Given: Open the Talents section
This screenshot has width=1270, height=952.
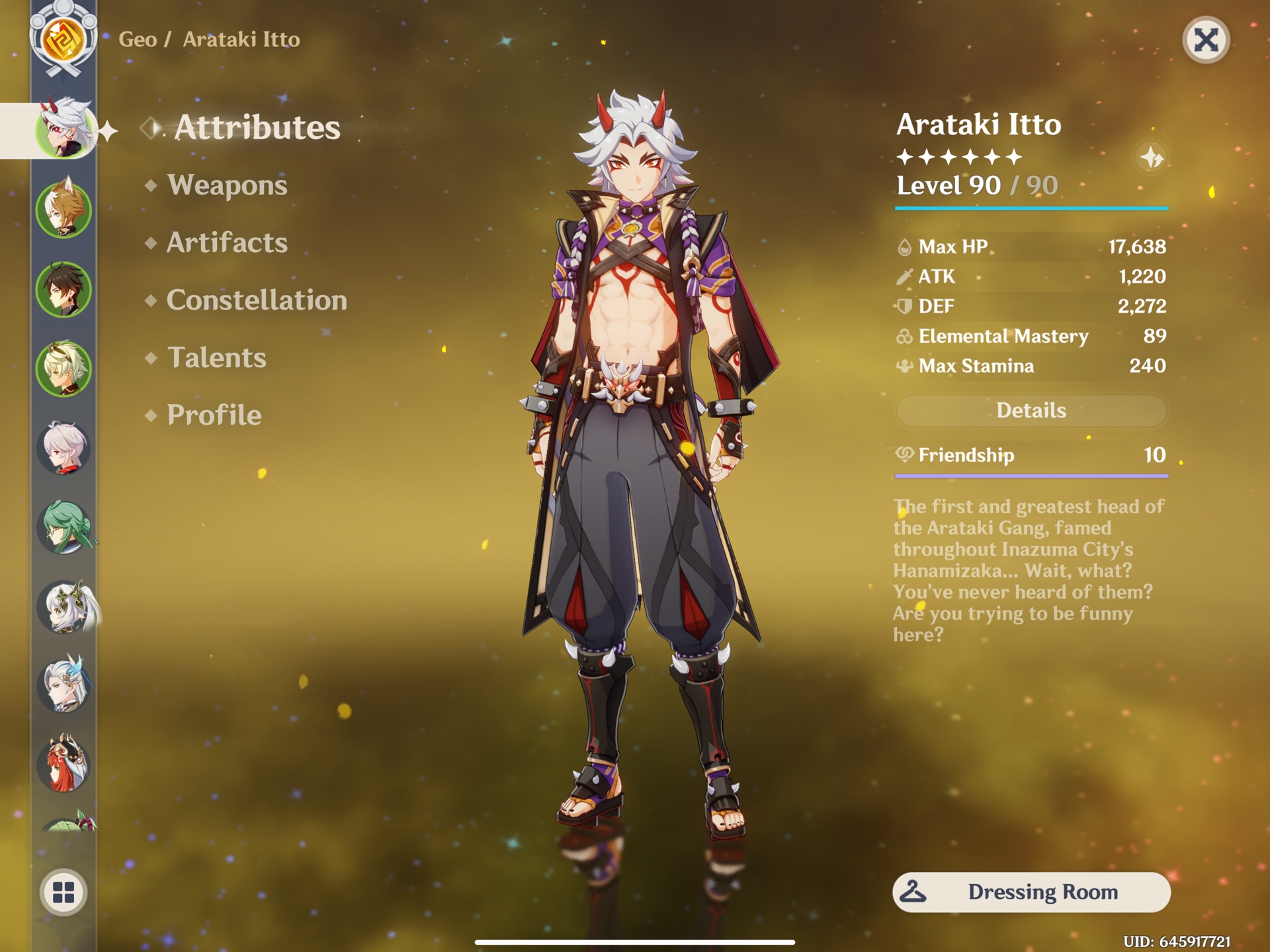Looking at the screenshot, I should [217, 358].
